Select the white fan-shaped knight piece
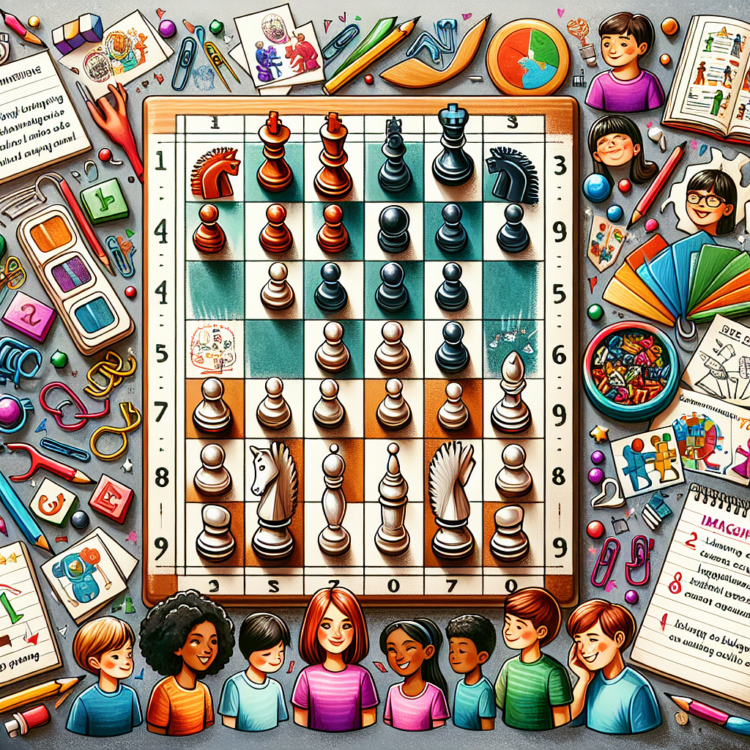Viewport: 750px width, 750px height. coord(452,495)
